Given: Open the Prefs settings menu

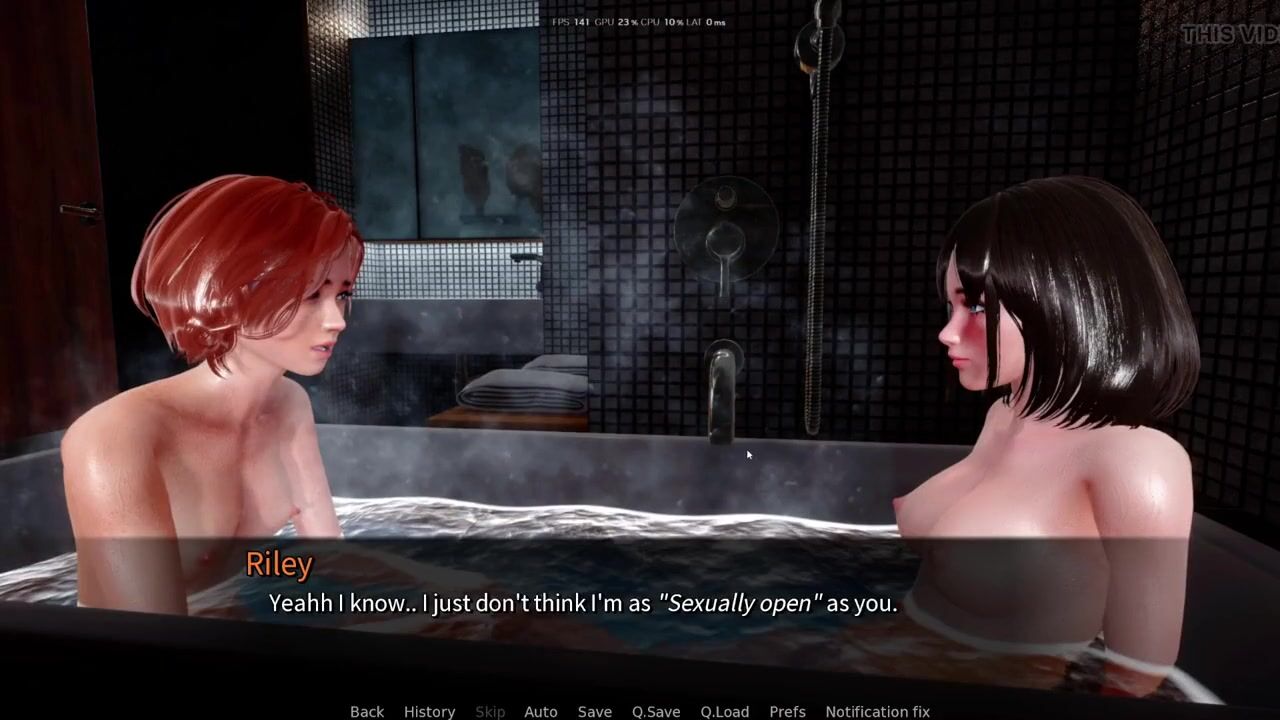Looking at the screenshot, I should tap(787, 711).
